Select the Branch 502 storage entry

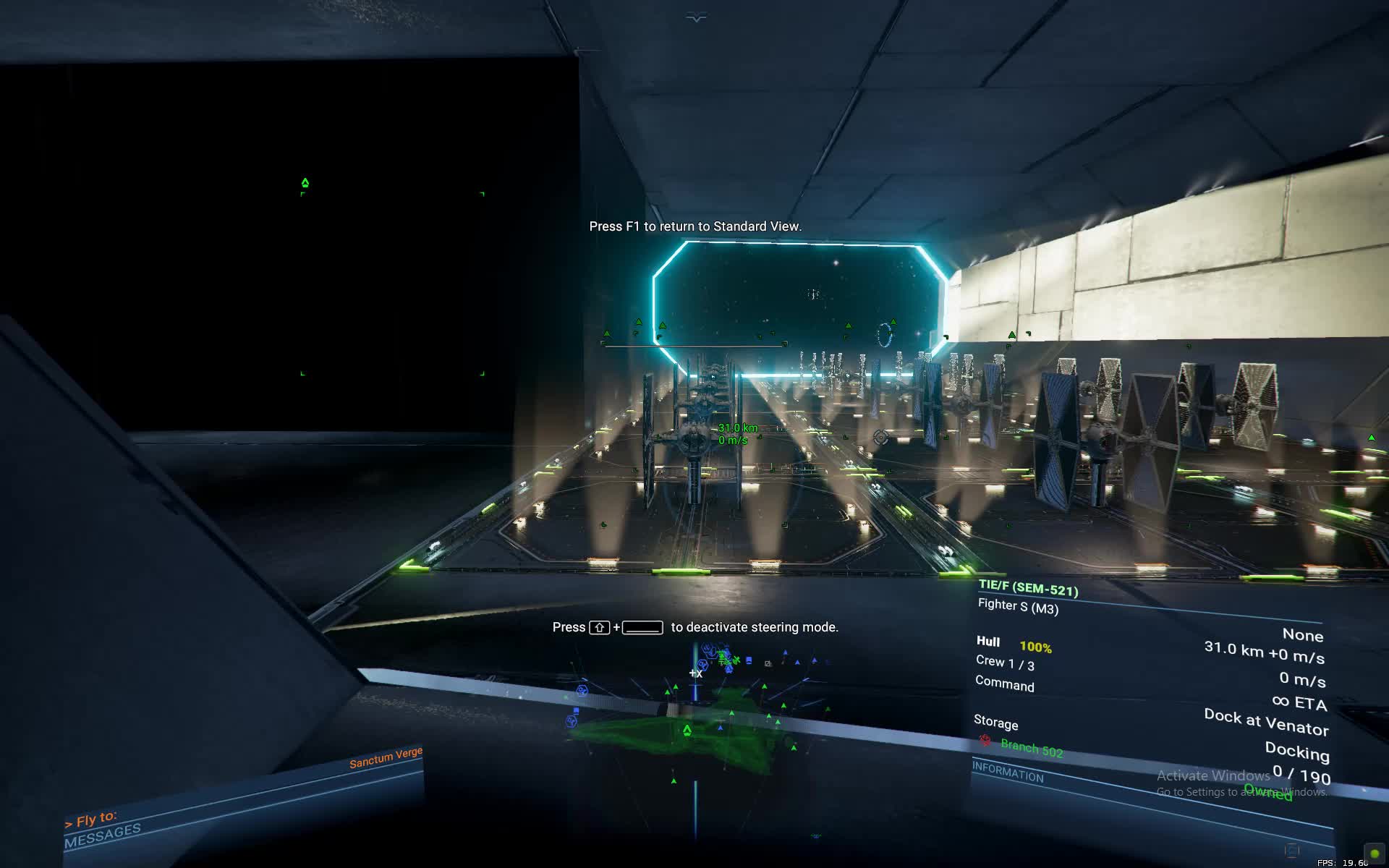pyautogui.click(x=1031, y=747)
